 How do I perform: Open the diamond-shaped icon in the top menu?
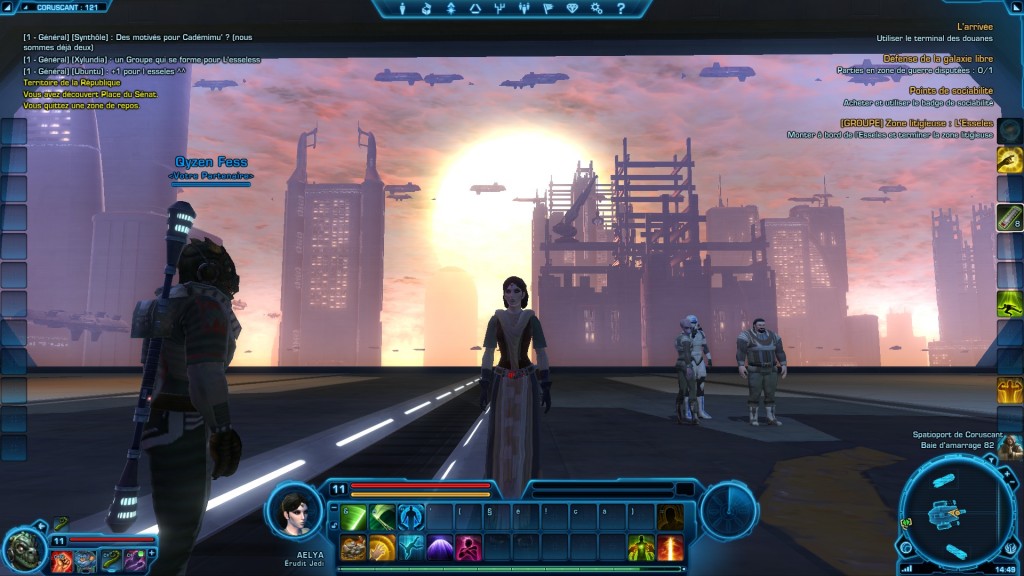(571, 9)
